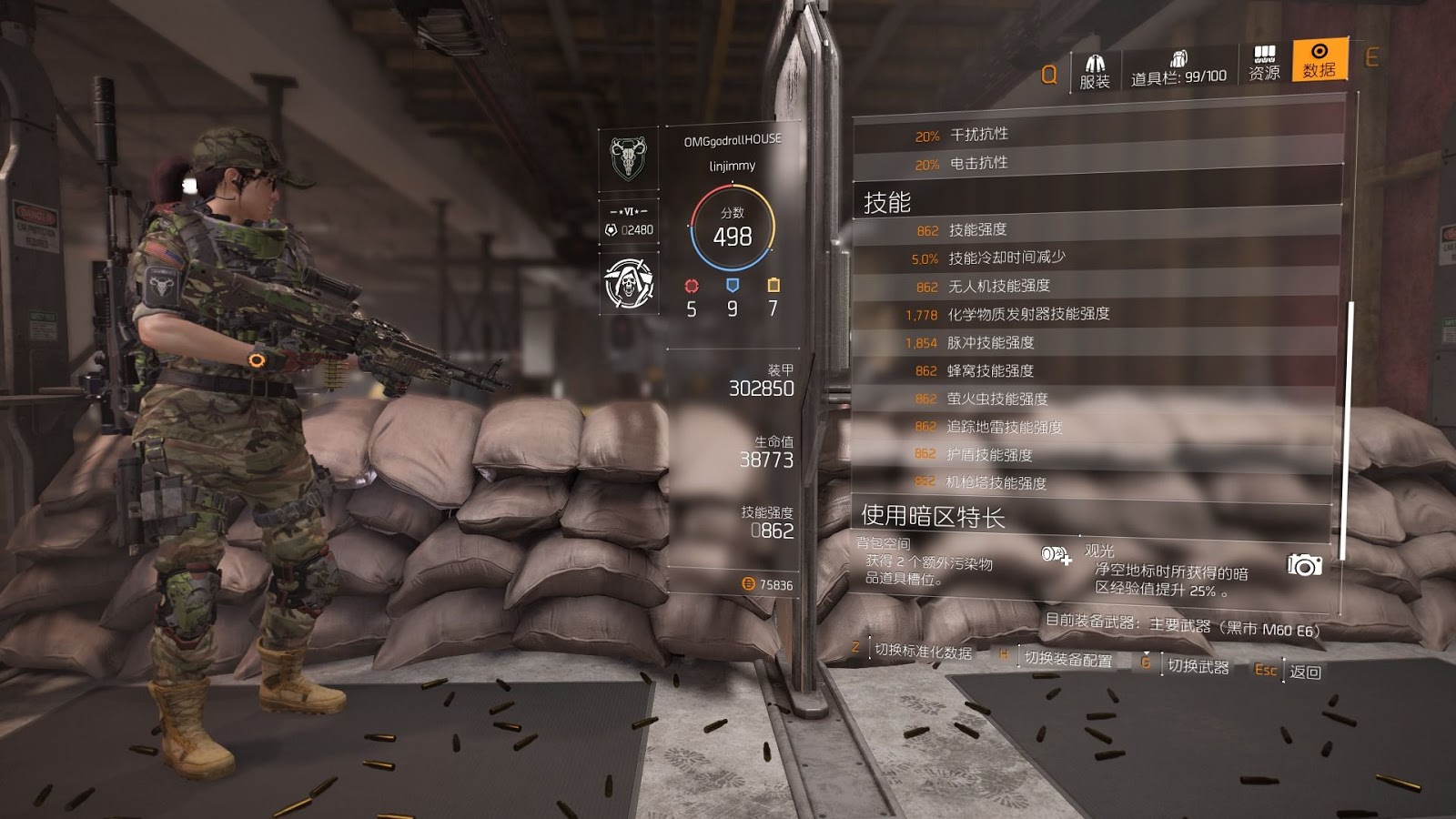Viewport: 1456px width, 819px height.
Task: Click the 干扰抗性 resistance row
Action: 1097,135
